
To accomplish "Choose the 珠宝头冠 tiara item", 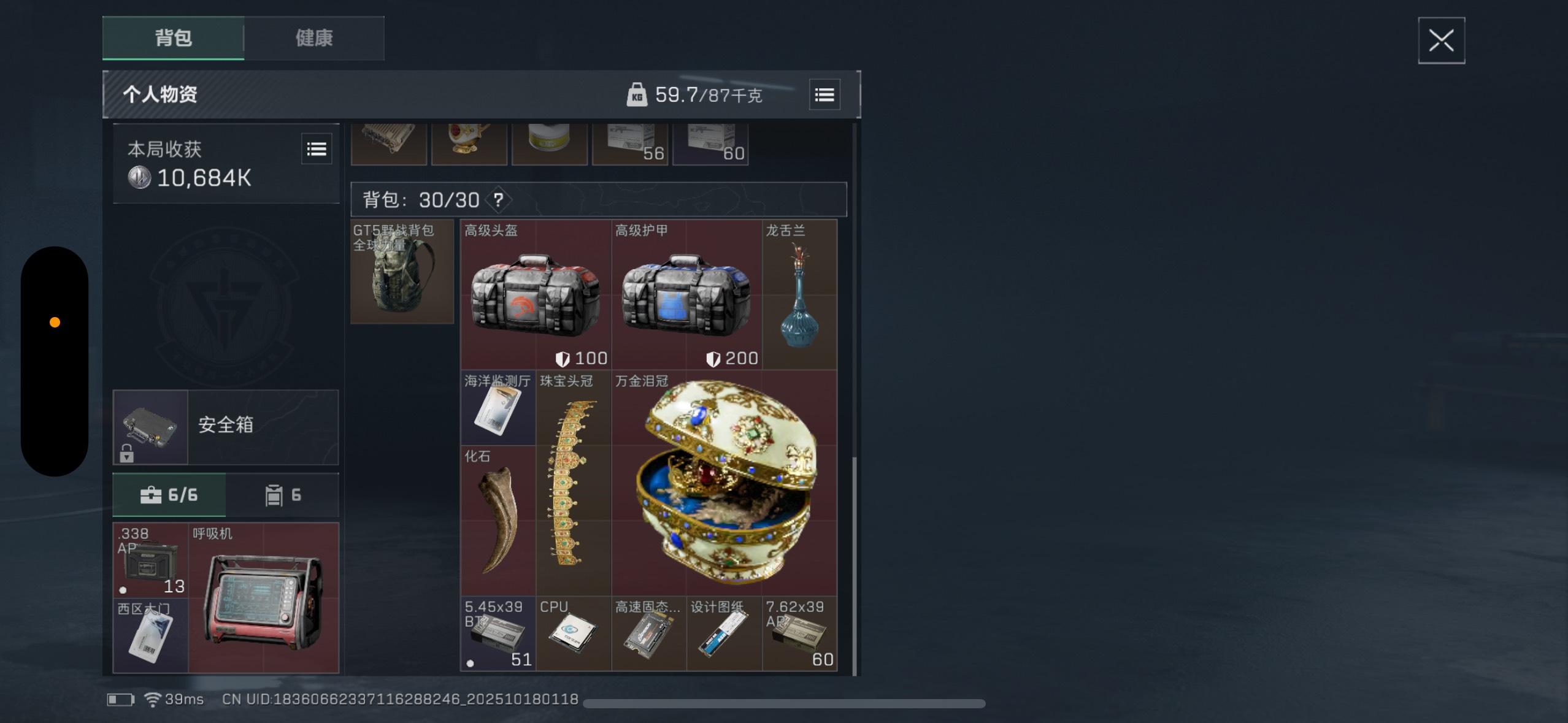I will (573, 483).
